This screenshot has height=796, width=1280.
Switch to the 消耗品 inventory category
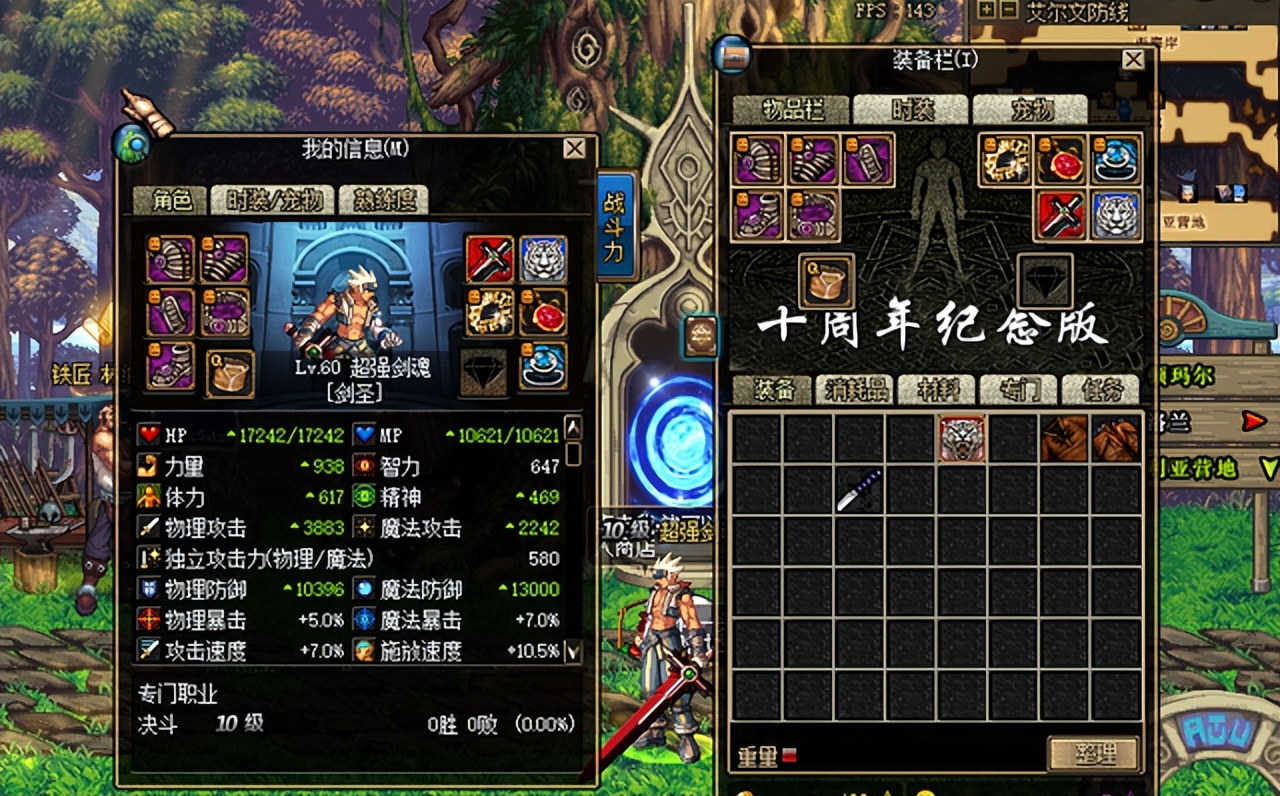(x=855, y=391)
